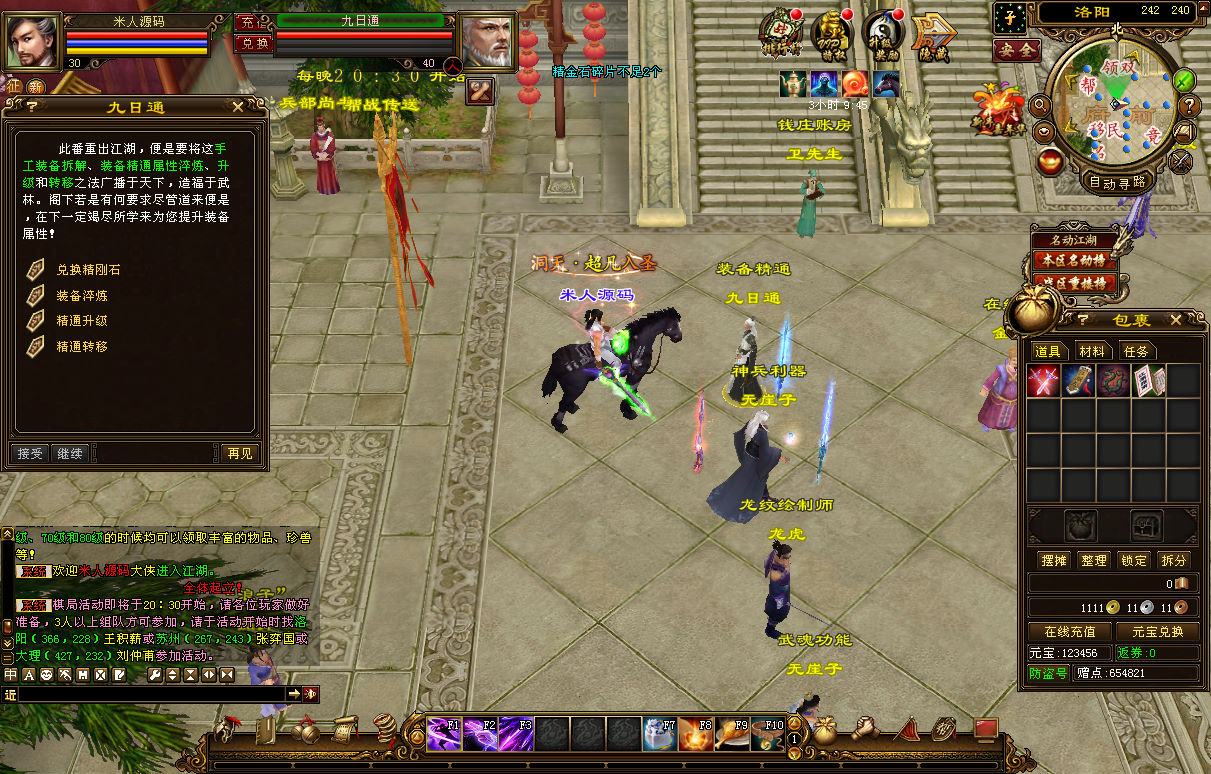Screen dimensions: 1211x774
Task: Click the 元宝兑换 exchange button
Action: pyautogui.click(x=1157, y=631)
